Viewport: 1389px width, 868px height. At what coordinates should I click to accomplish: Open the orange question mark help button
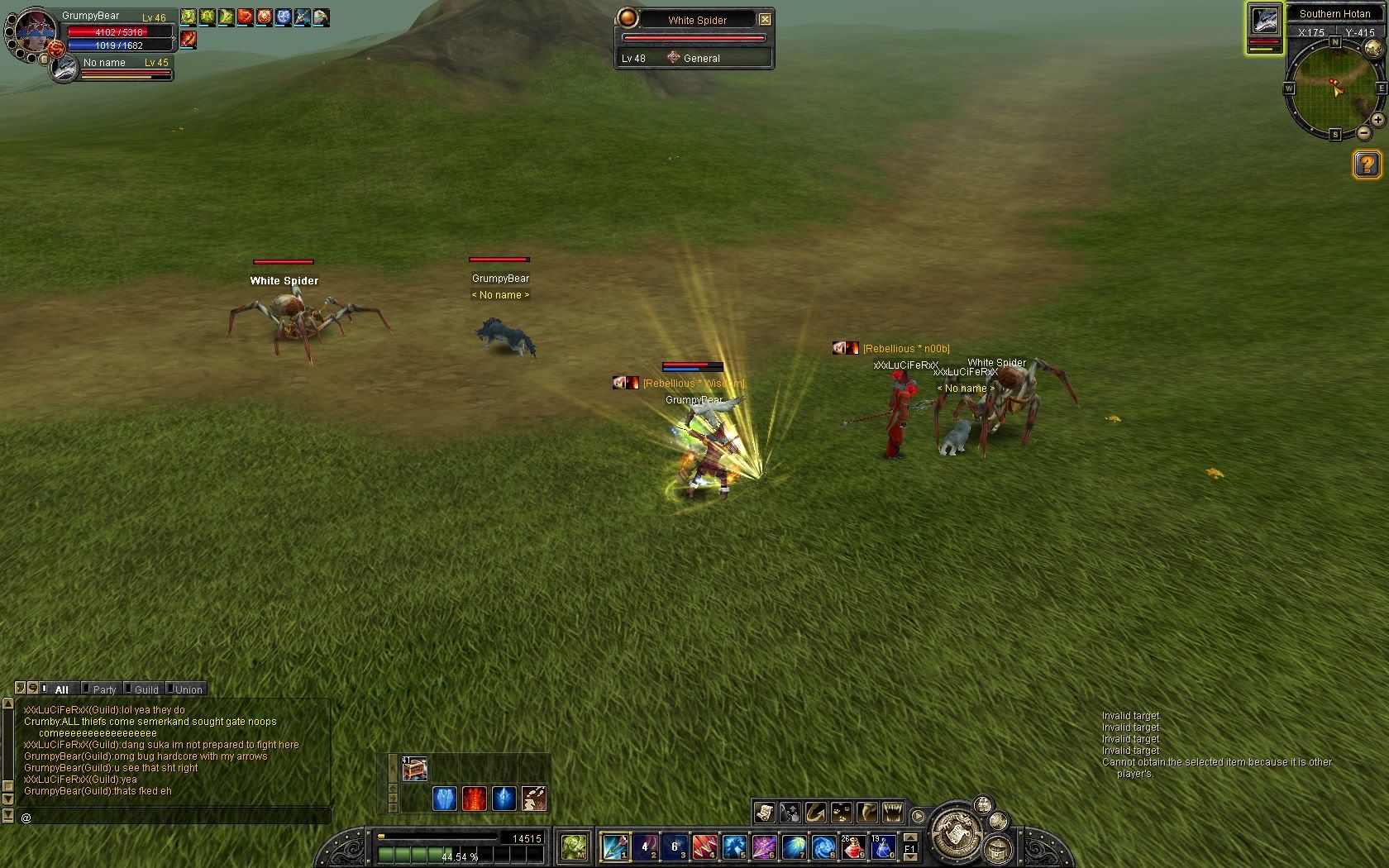coord(1367,165)
